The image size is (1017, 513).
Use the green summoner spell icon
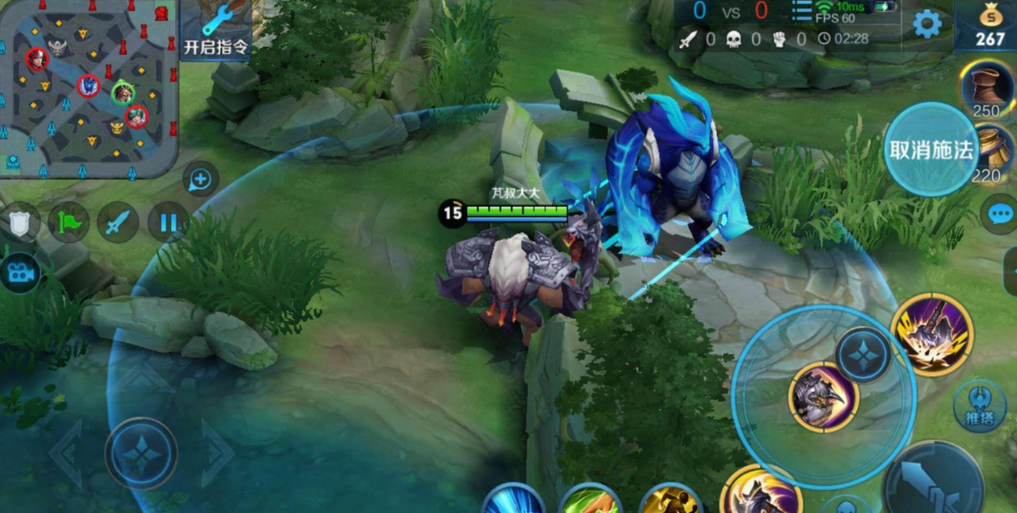click(589, 501)
